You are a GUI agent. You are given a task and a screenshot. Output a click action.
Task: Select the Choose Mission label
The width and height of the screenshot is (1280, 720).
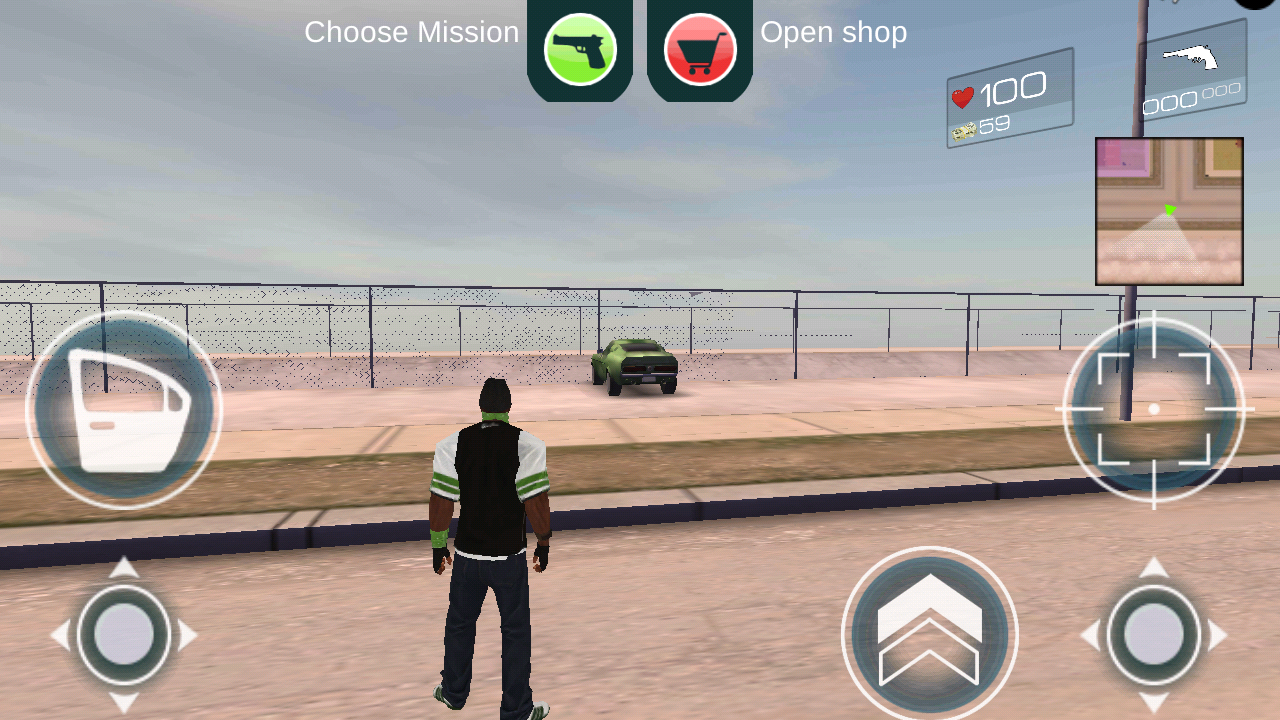pyautogui.click(x=411, y=32)
